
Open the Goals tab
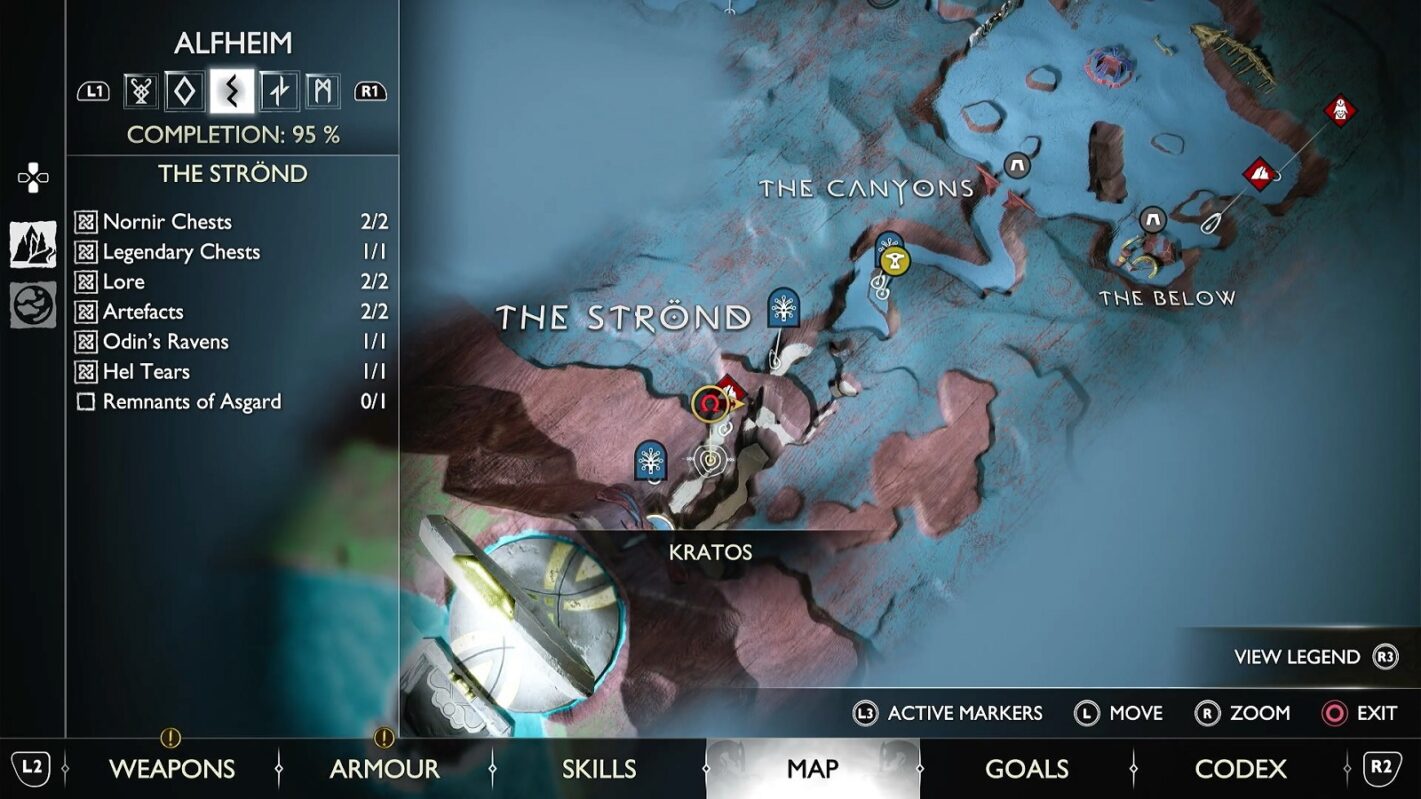pyautogui.click(x=1026, y=768)
